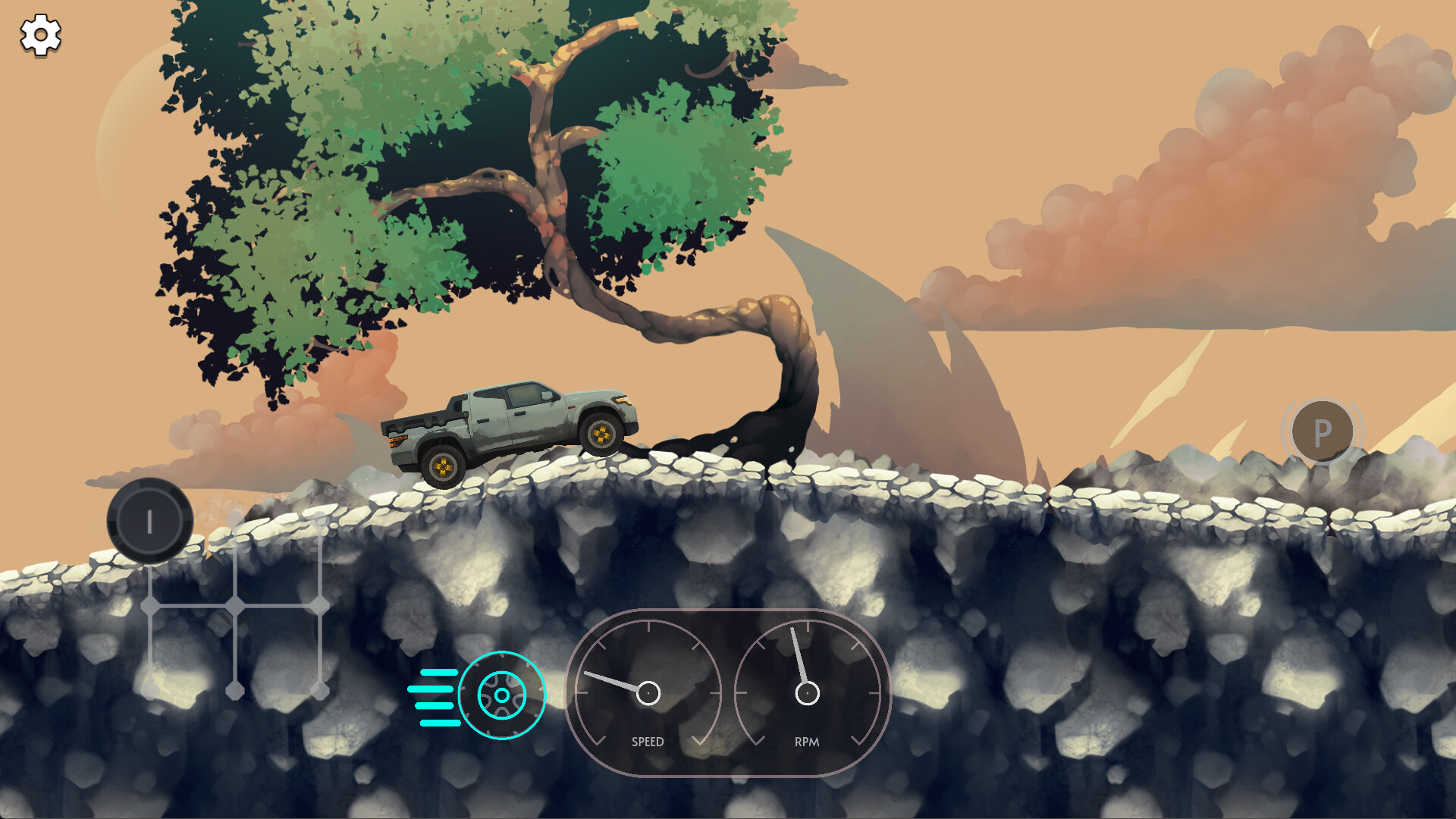Expand the RPM gauge via its chevron

pos(858,741)
